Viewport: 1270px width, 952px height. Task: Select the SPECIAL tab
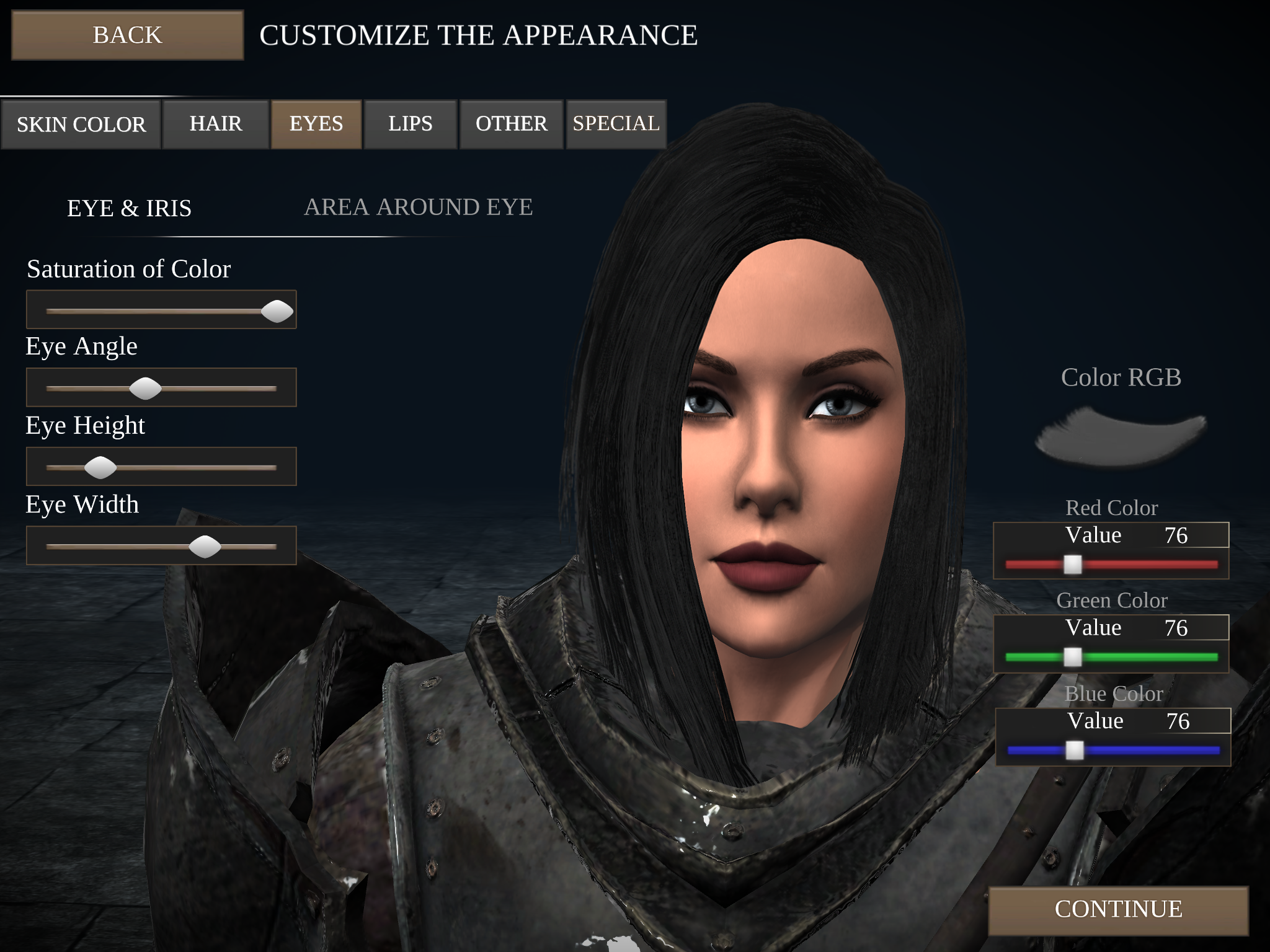coord(615,123)
